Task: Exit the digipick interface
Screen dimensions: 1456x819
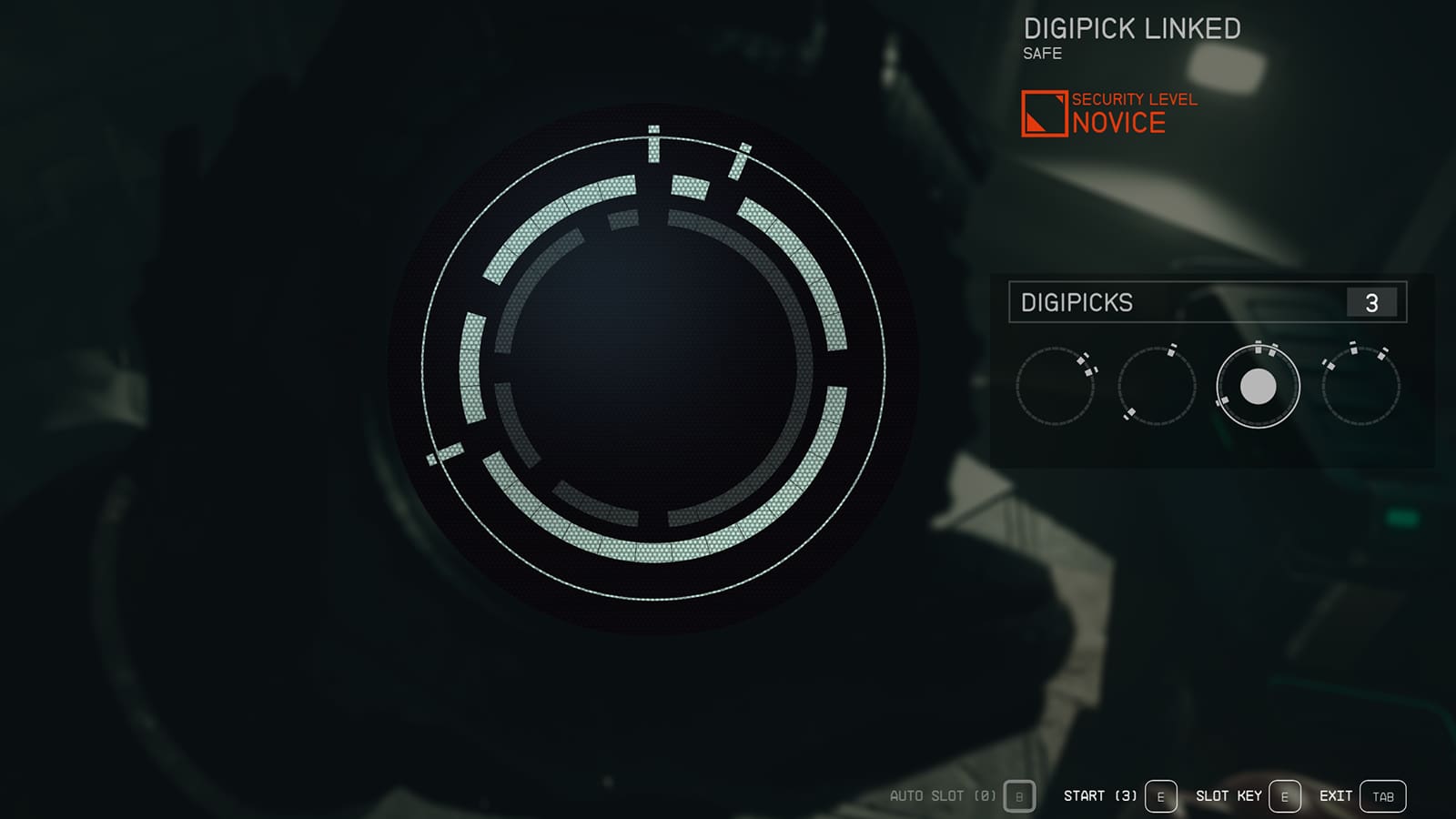Action: (x=1338, y=794)
